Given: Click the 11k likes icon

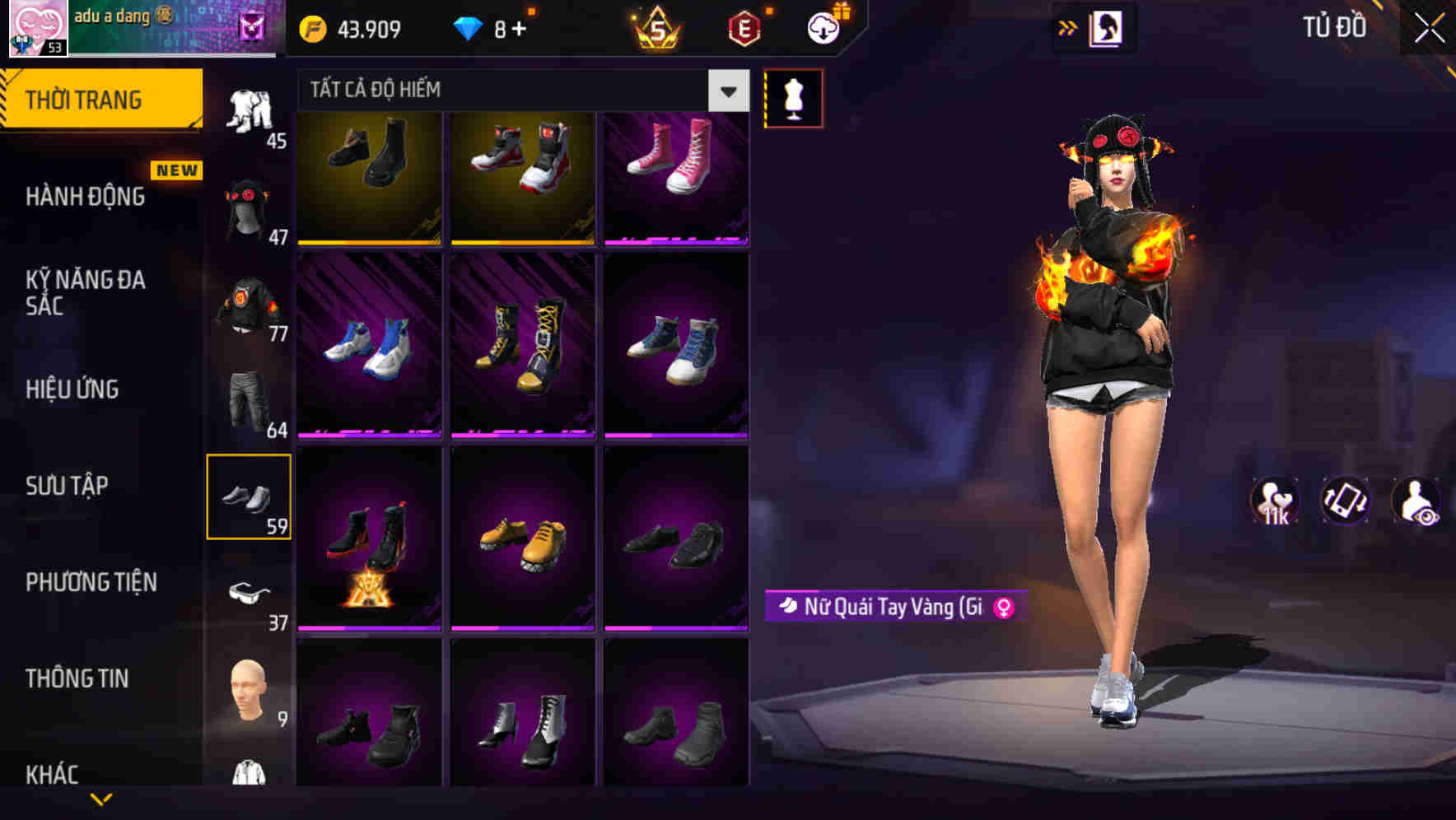Looking at the screenshot, I should coord(1275,502).
